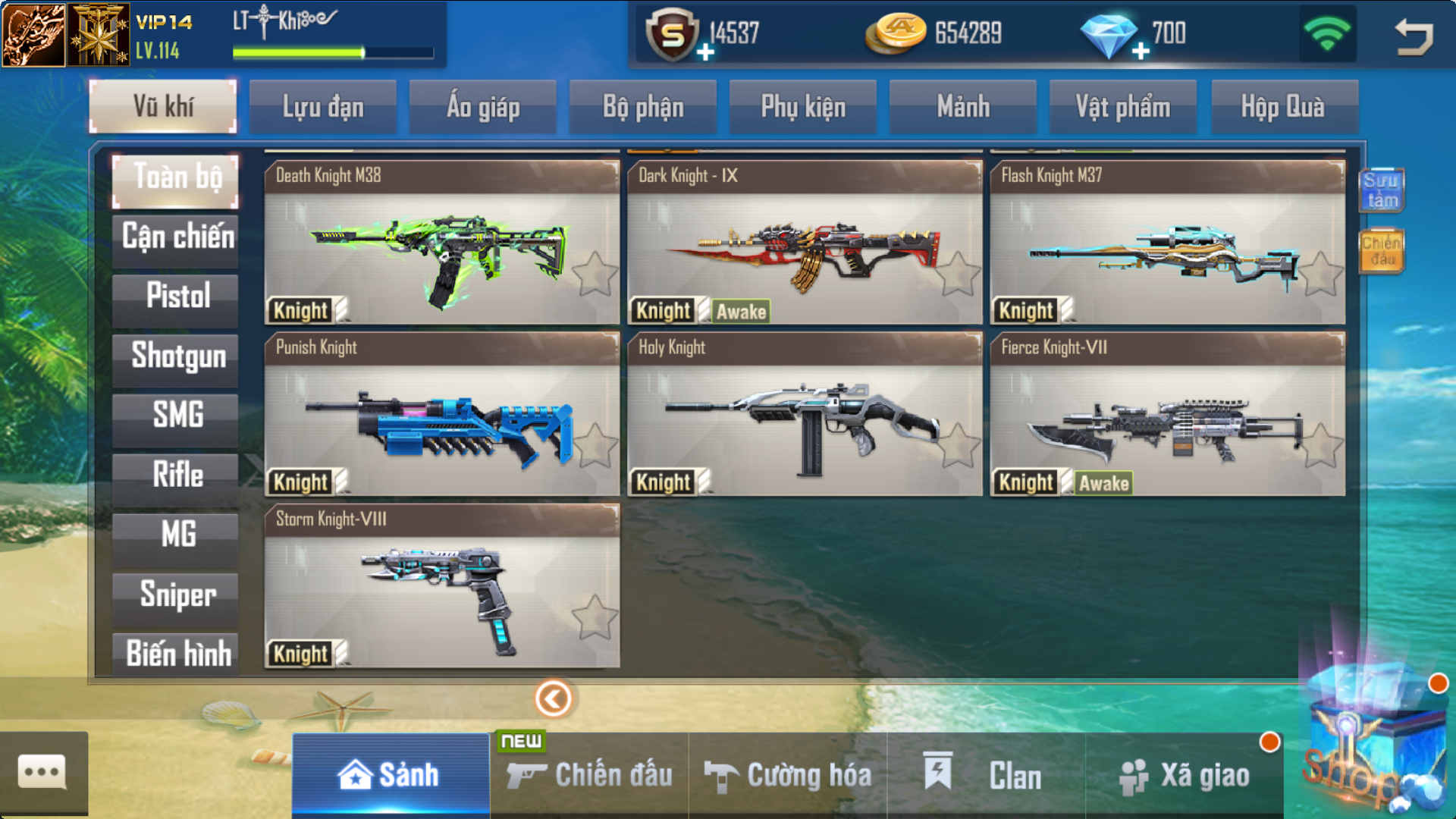Viewport: 1456px width, 819px height.
Task: Select the Hộp Quà tab
Action: coord(1282,107)
